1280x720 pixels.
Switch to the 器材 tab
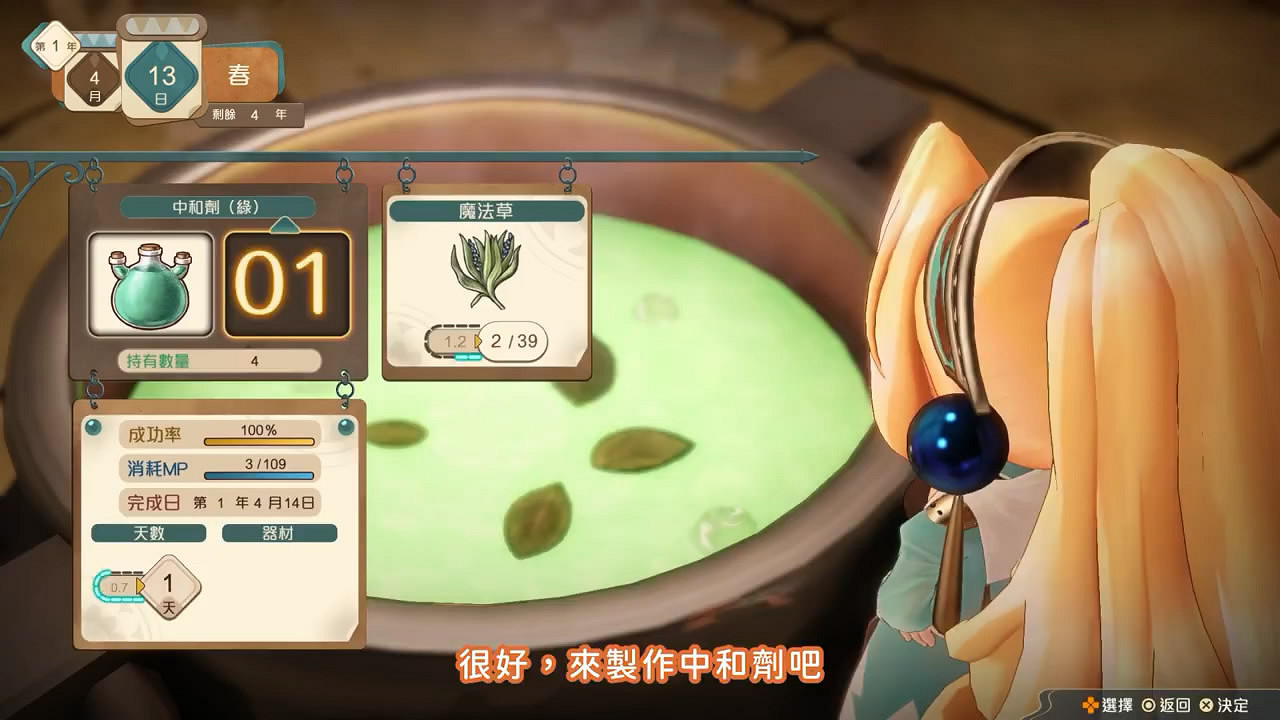(279, 534)
